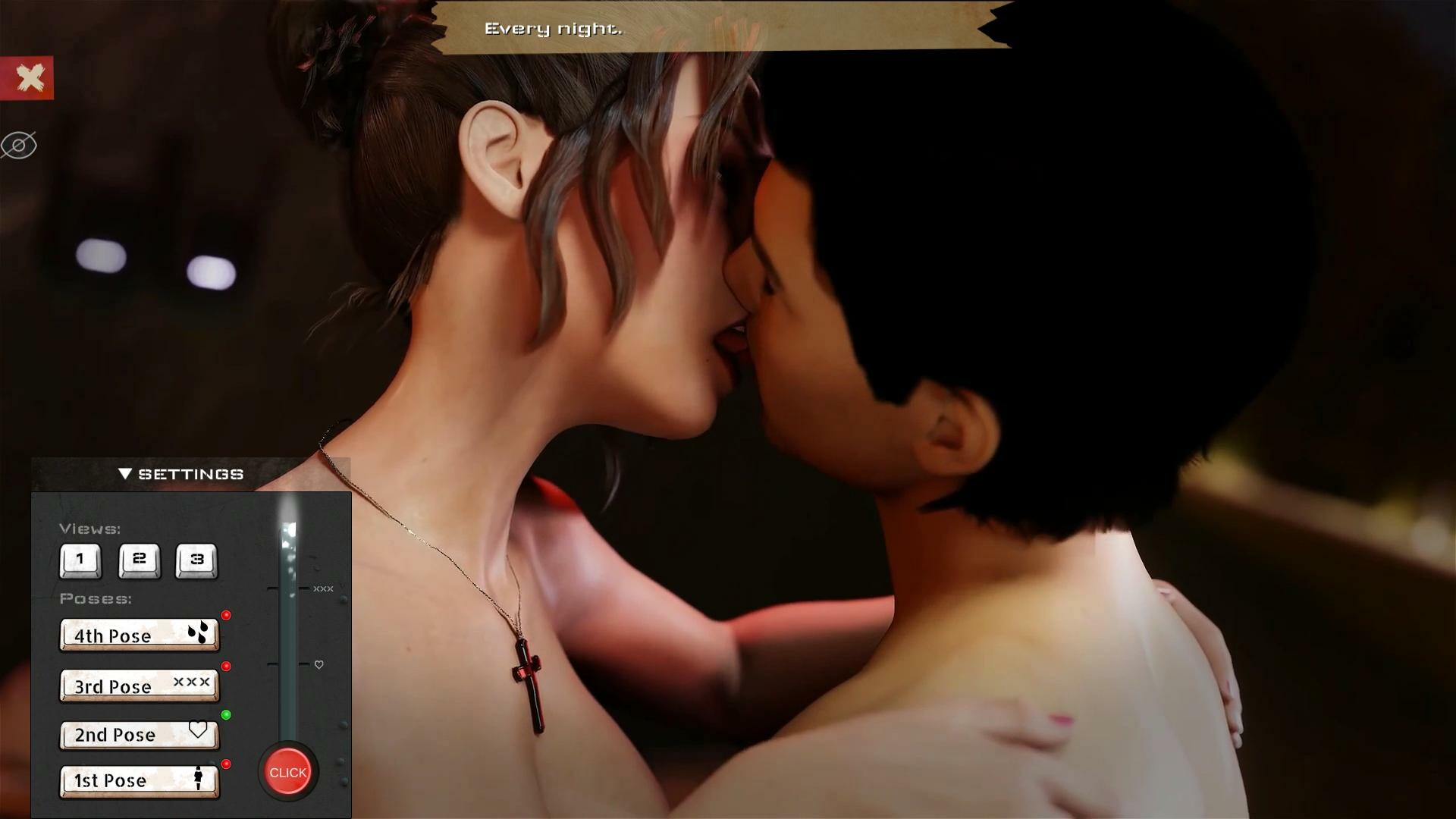Collapse the Settings panel via its triangle
The image size is (1456, 819).
pyautogui.click(x=125, y=472)
